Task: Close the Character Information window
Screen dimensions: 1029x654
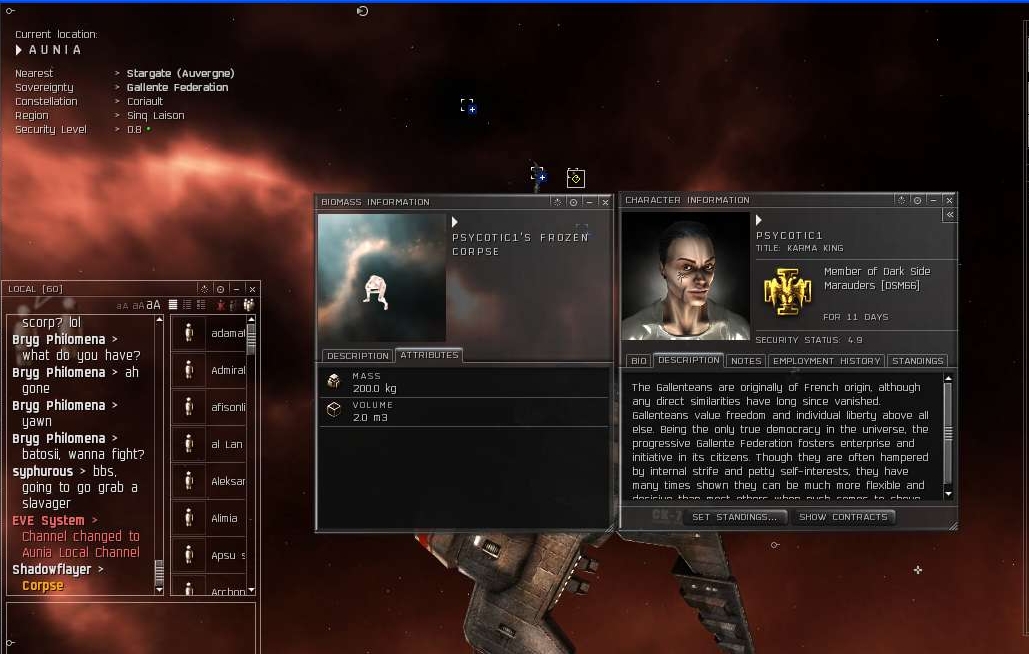Action: point(947,200)
